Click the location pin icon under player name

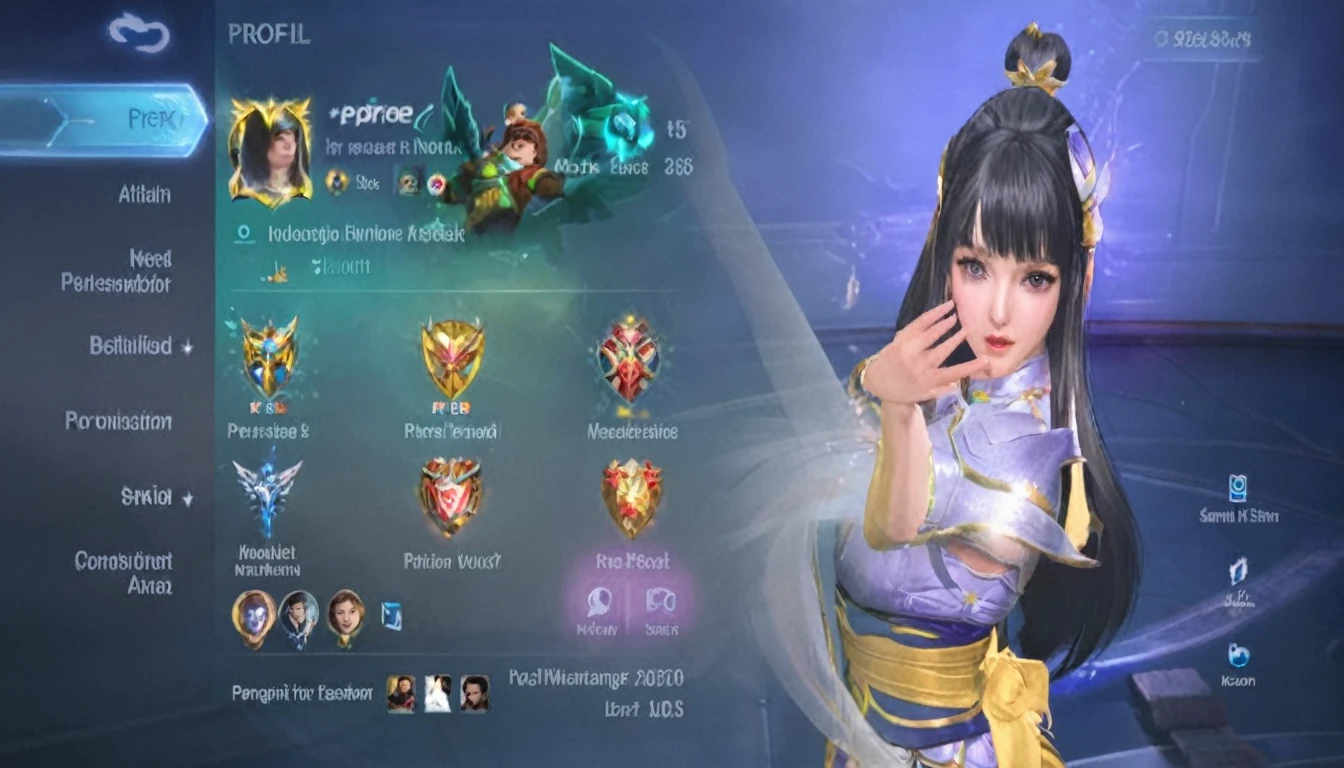[242, 234]
